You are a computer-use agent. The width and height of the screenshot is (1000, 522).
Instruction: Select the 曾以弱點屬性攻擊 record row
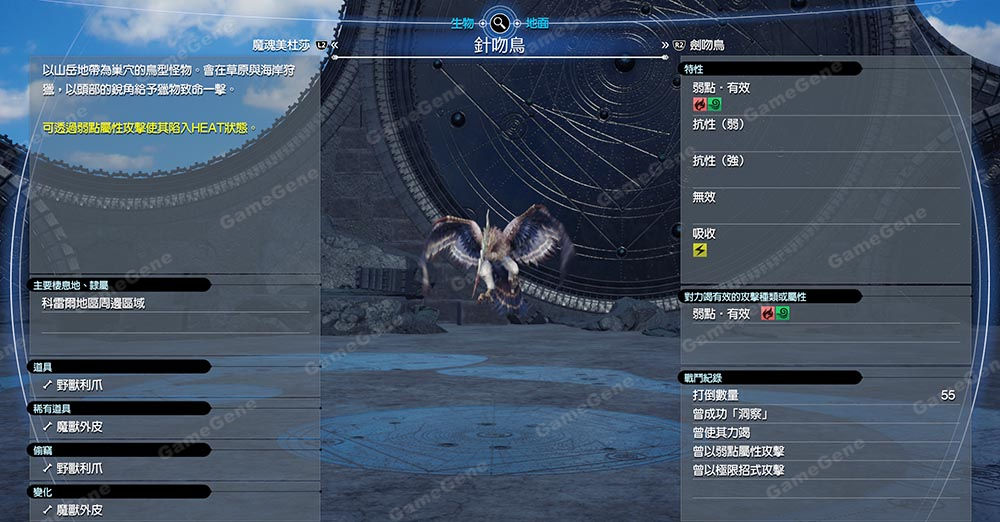739,452
